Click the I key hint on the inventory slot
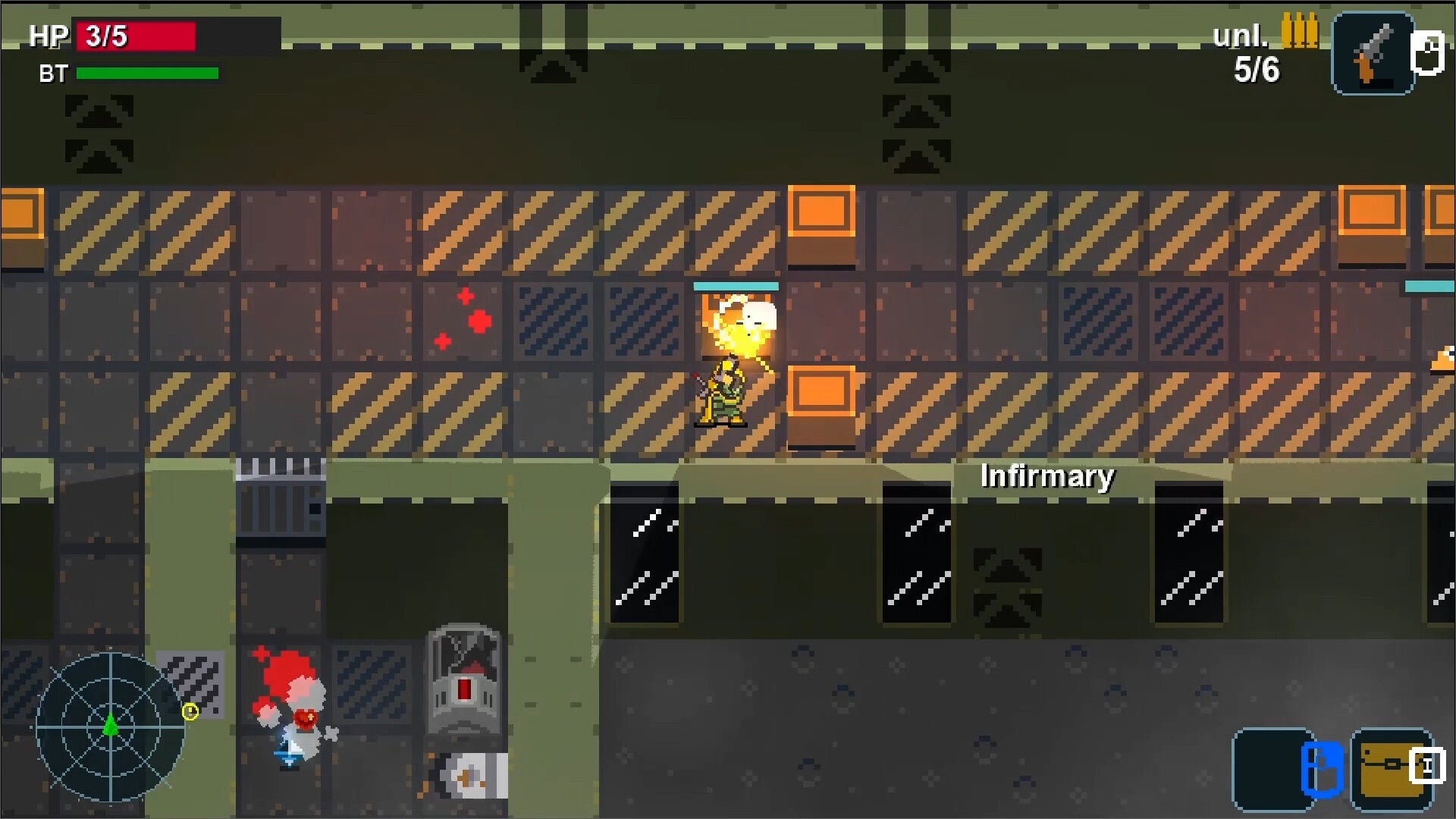Screen dimensions: 1456x819 pyautogui.click(x=1429, y=764)
